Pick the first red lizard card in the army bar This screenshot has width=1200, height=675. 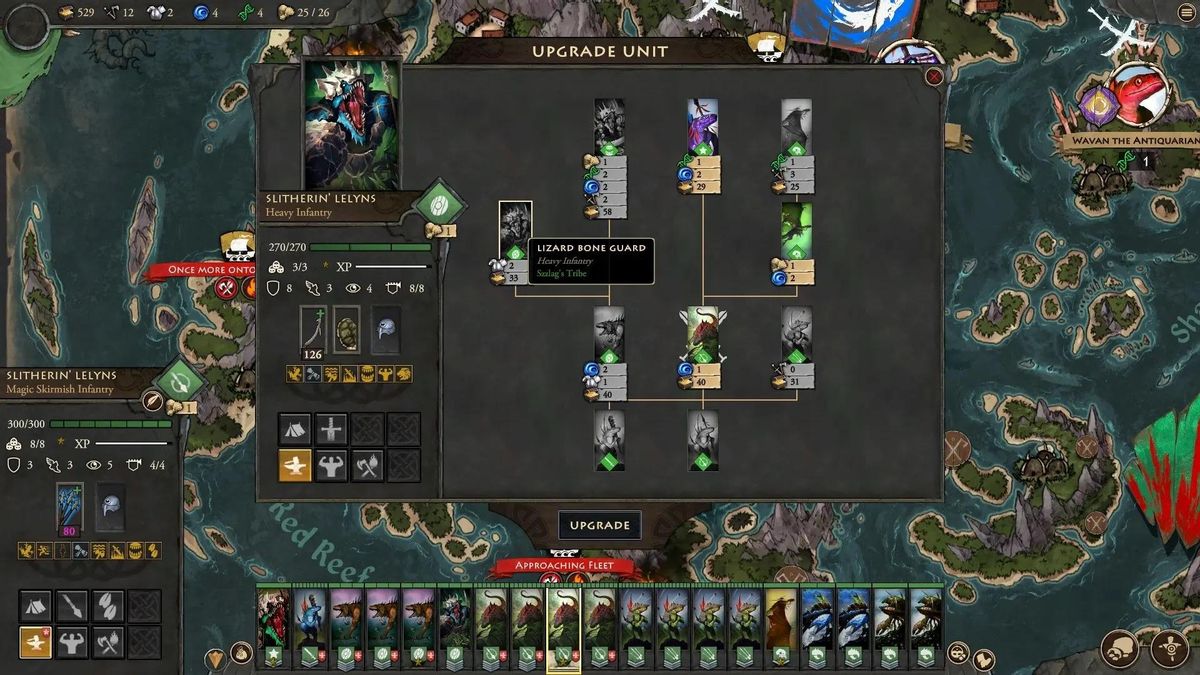273,618
